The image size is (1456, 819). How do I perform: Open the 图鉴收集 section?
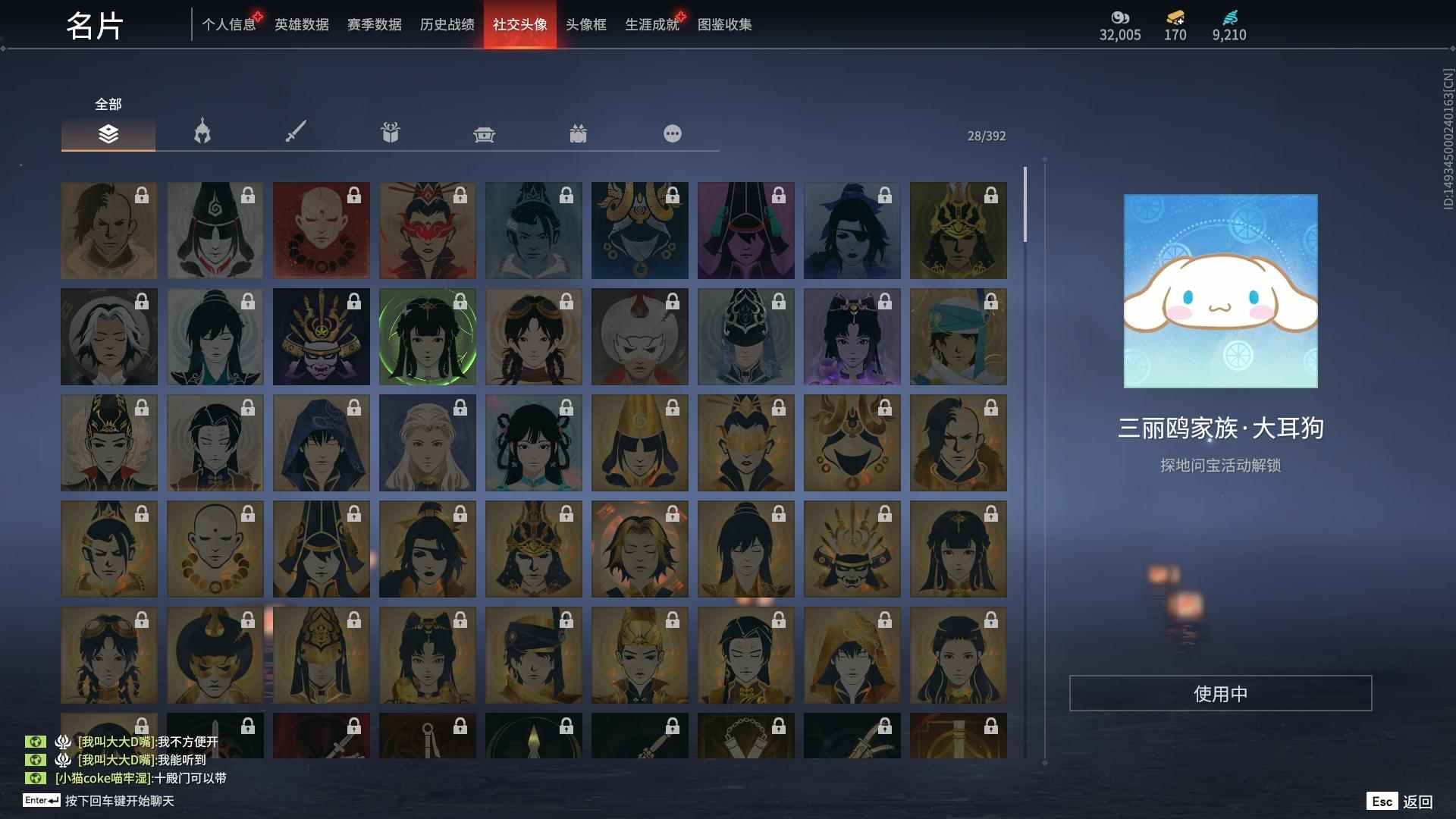(726, 24)
